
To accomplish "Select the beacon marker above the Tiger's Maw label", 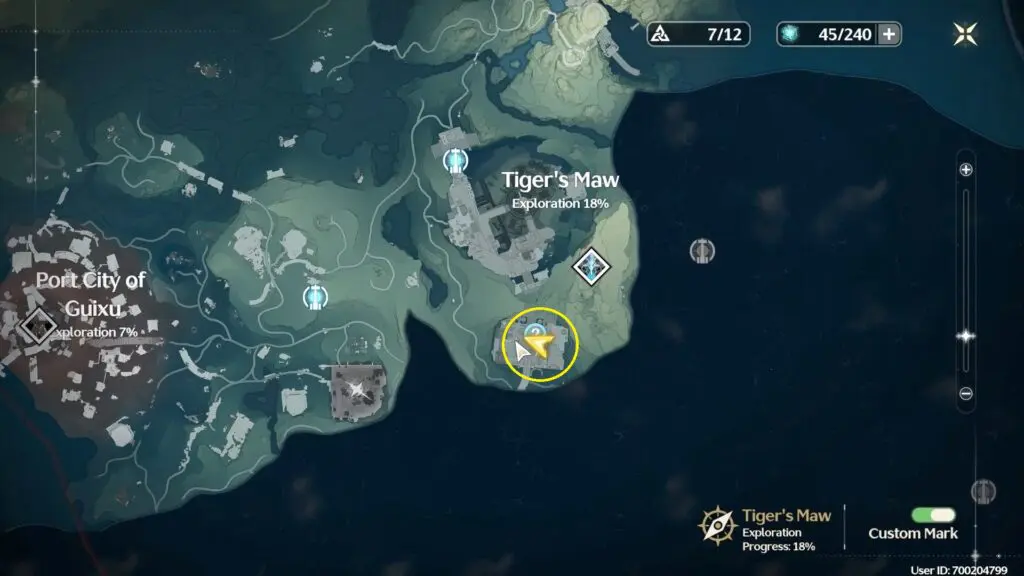I will pos(456,159).
